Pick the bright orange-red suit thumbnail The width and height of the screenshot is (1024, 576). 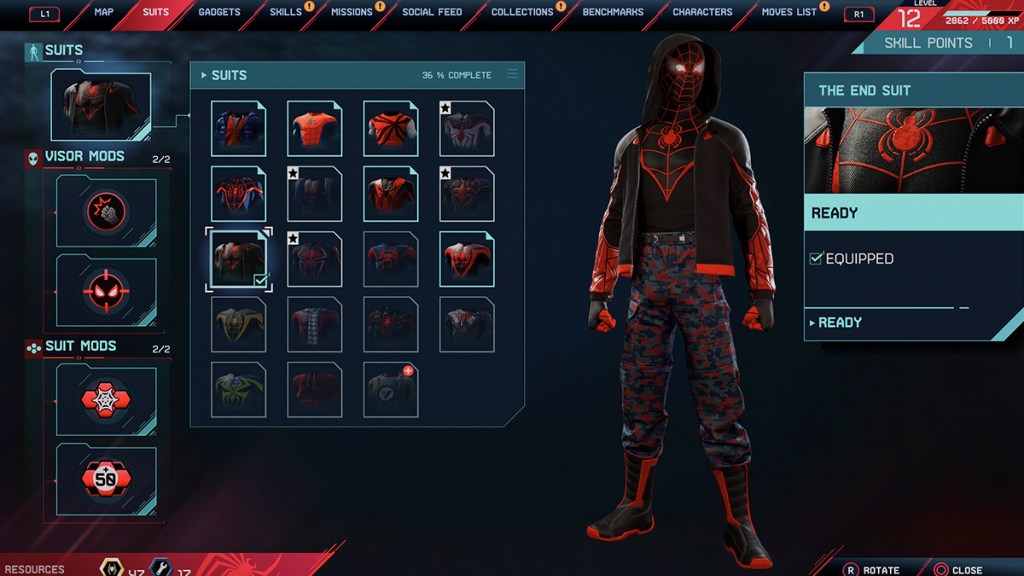point(315,129)
